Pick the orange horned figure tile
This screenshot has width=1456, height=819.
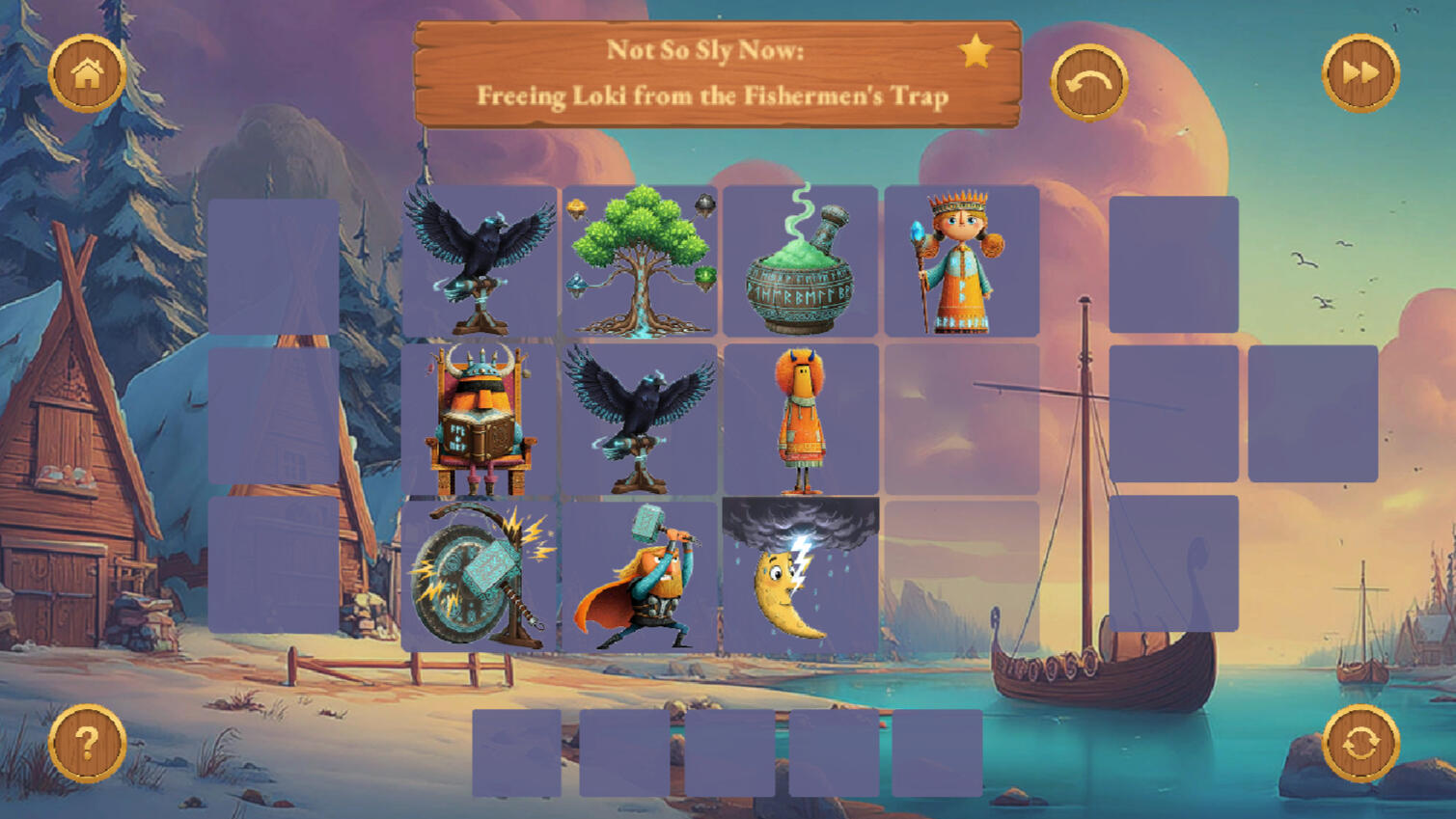(800, 420)
